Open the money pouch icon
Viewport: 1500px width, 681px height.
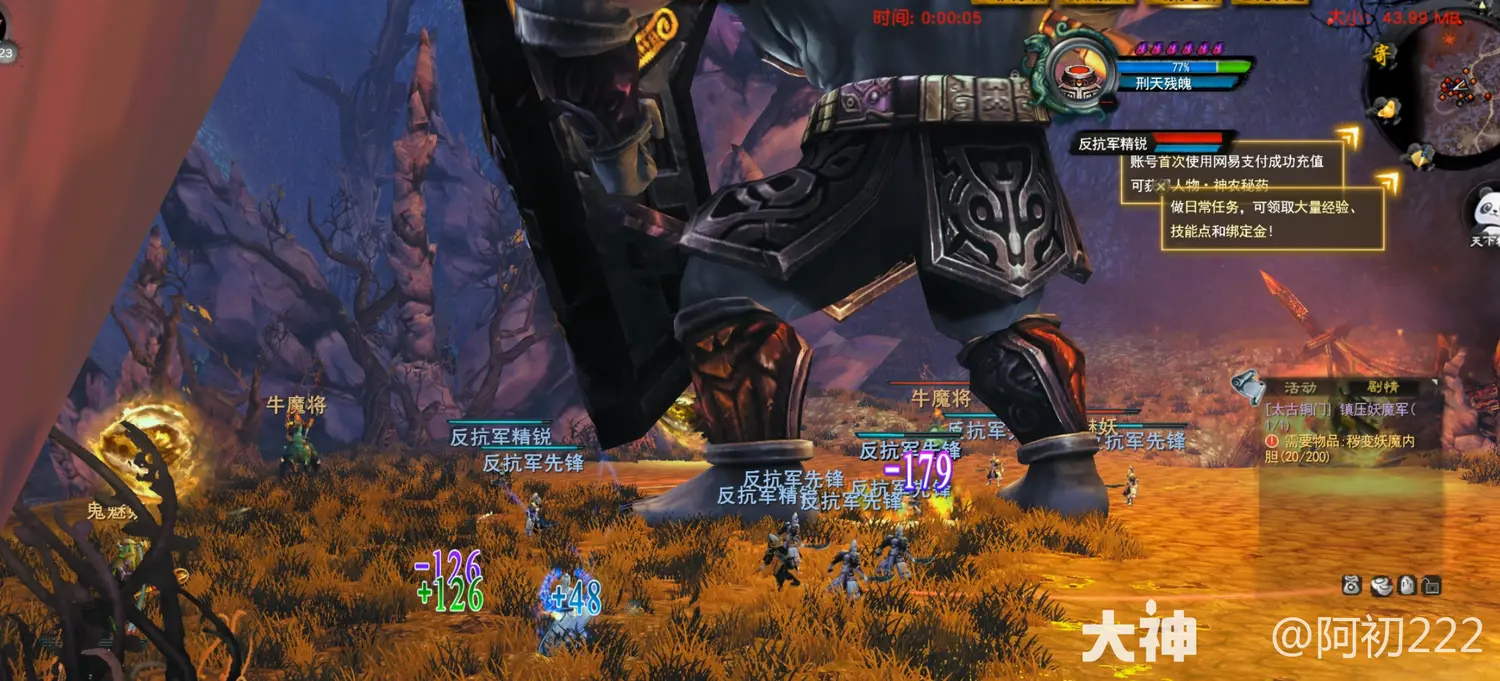point(1352,585)
